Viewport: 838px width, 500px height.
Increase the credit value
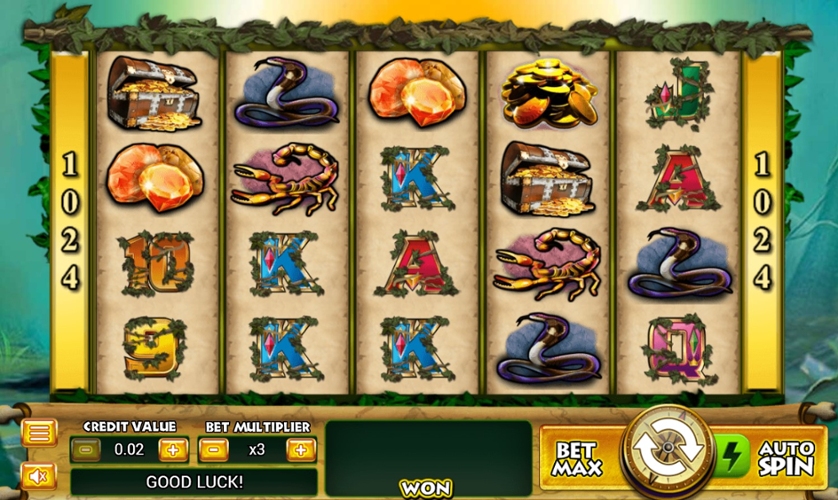pyautogui.click(x=172, y=450)
